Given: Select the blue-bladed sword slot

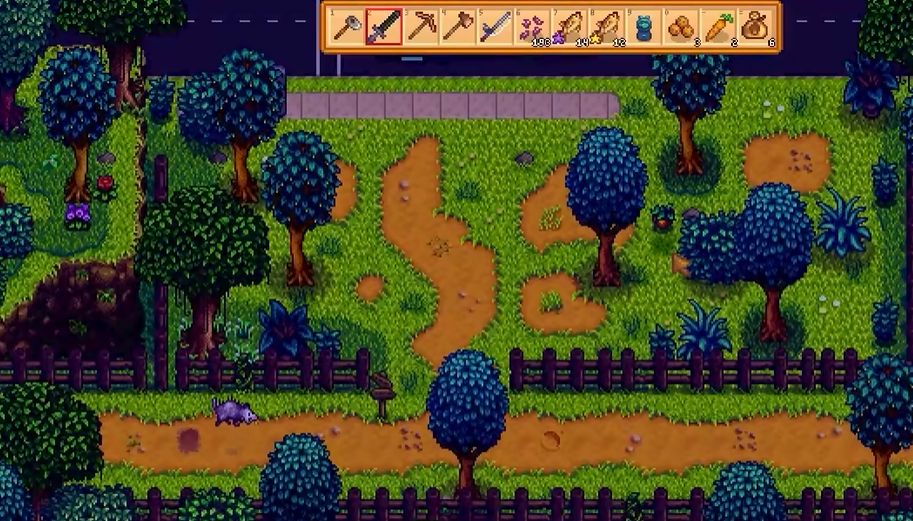Looking at the screenshot, I should tap(495, 27).
